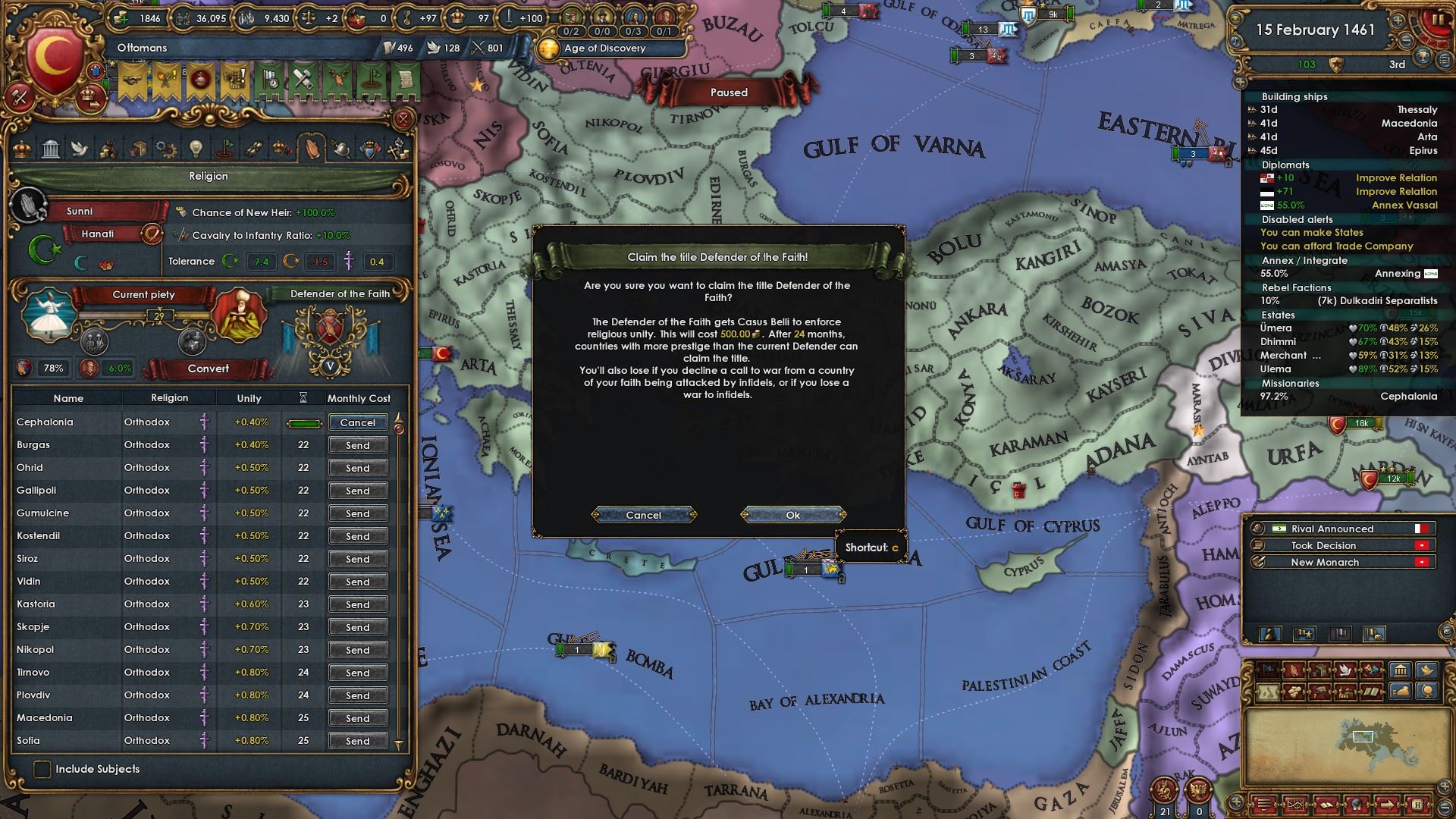Screen dimensions: 1456x819
Task: Sort province list by Name column
Action: pos(68,398)
